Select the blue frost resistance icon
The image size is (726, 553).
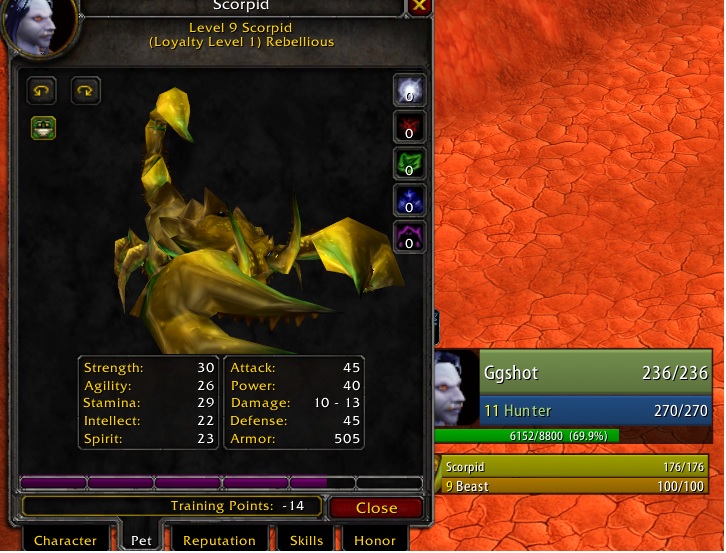pyautogui.click(x=409, y=200)
